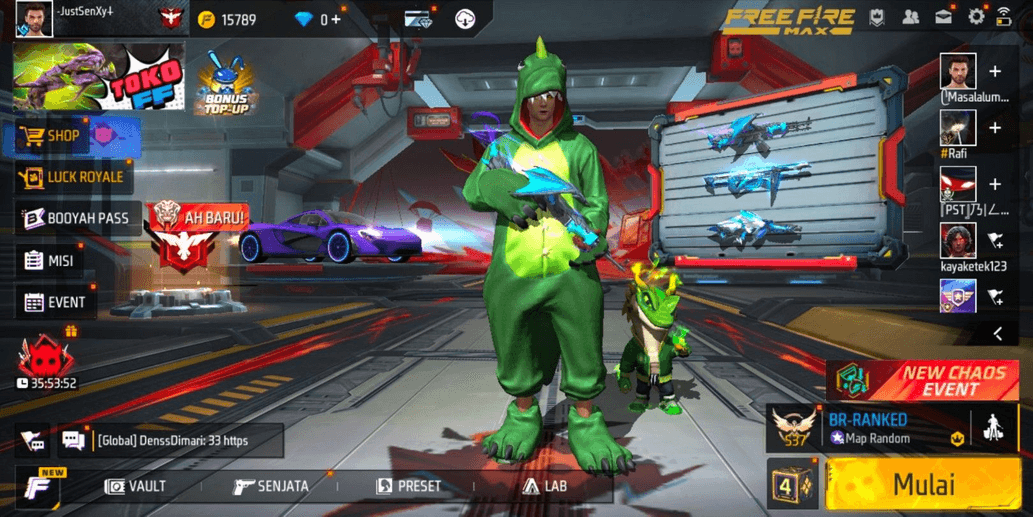This screenshot has height=517, width=1033.
Task: Collapse the friends side panel arrow
Action: click(x=997, y=334)
